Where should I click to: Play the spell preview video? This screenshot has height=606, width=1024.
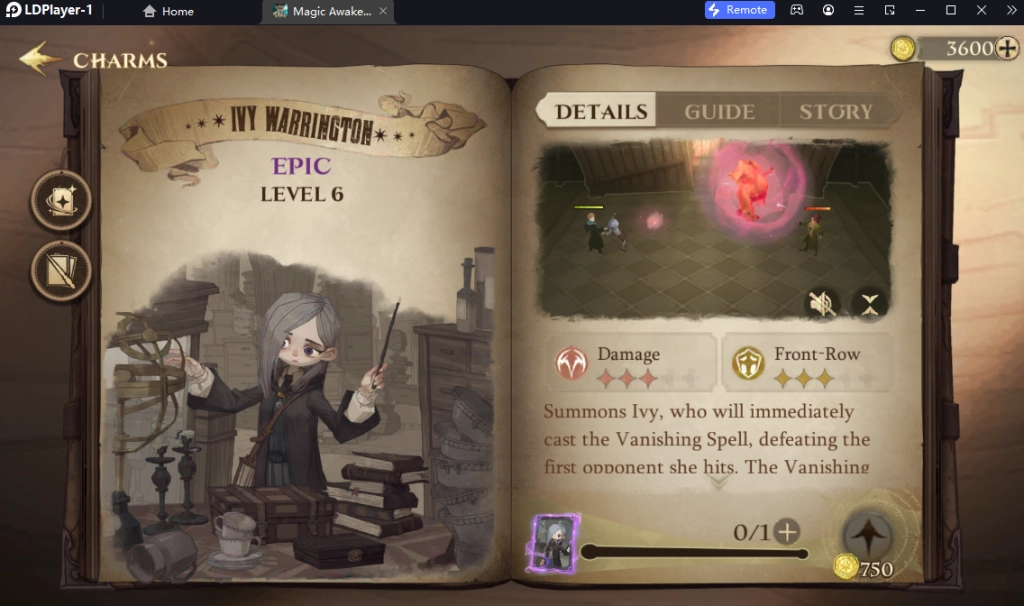[x=715, y=230]
